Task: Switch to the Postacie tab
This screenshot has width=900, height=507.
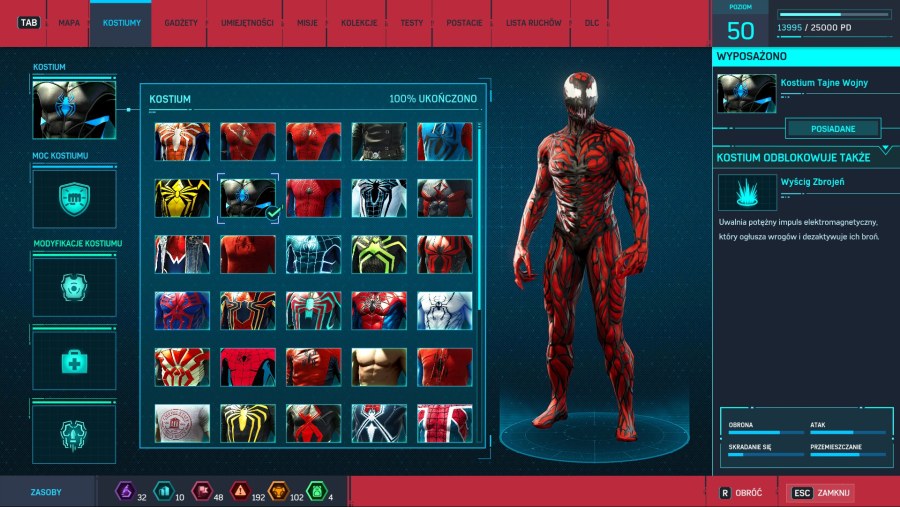Action: pyautogui.click(x=463, y=22)
